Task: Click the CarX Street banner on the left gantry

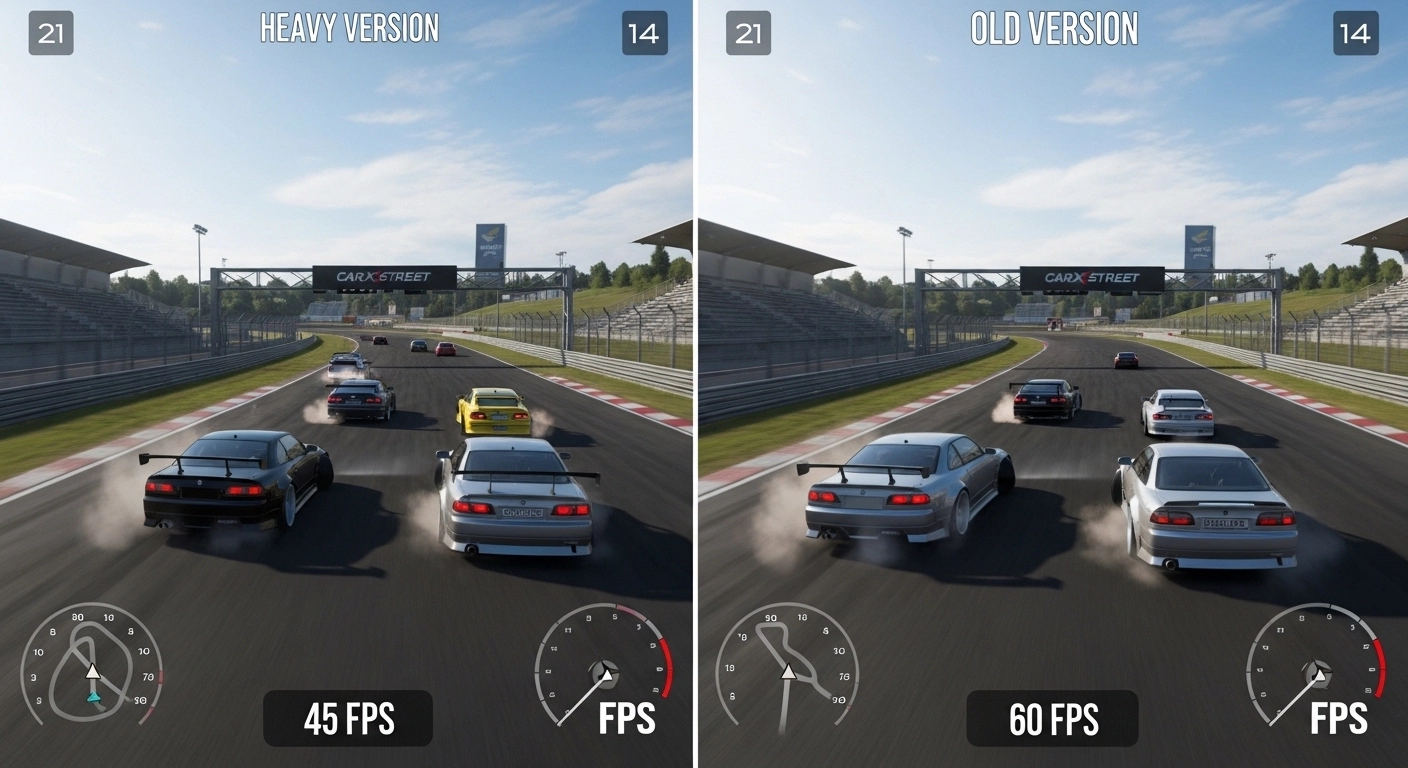Action: point(385,275)
